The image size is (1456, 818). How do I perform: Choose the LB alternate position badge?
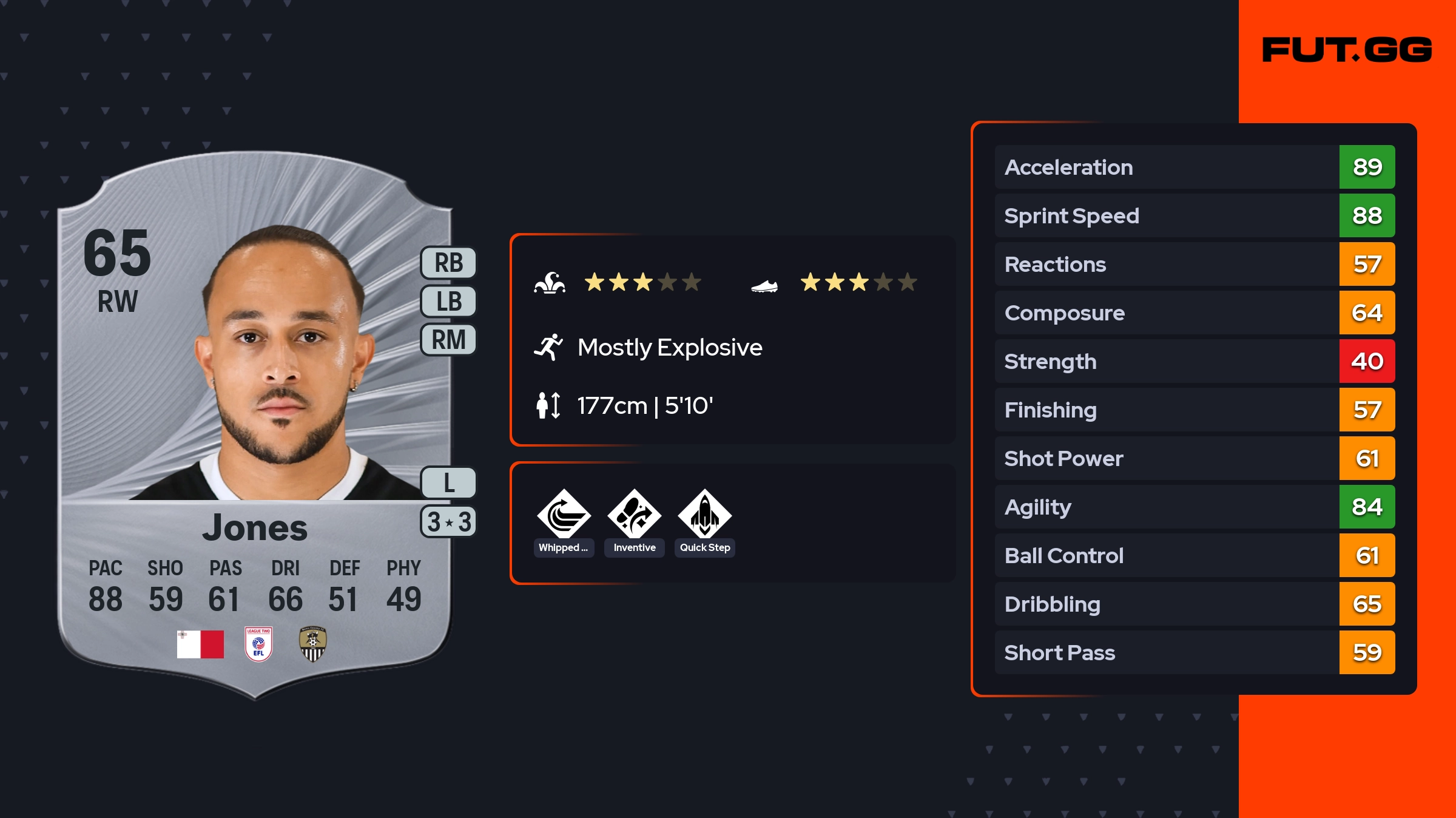[448, 301]
